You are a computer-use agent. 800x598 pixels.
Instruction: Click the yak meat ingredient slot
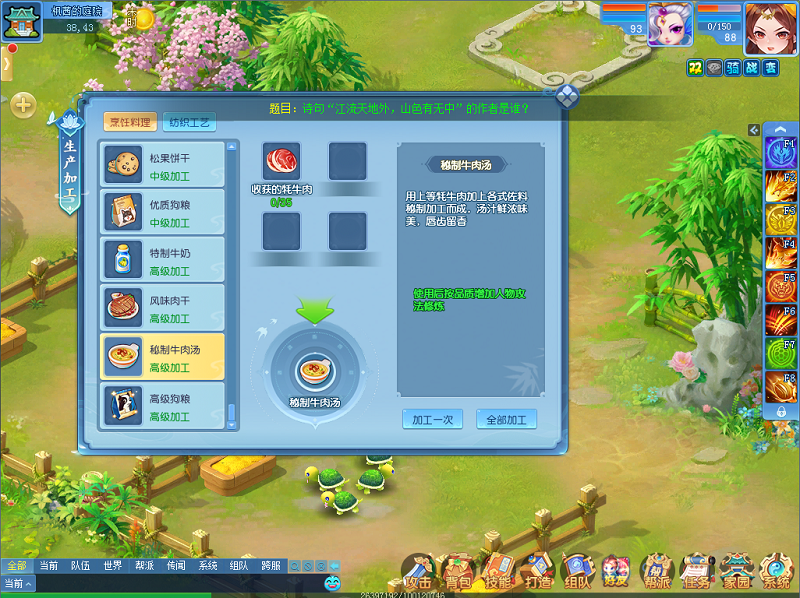pyautogui.click(x=282, y=162)
